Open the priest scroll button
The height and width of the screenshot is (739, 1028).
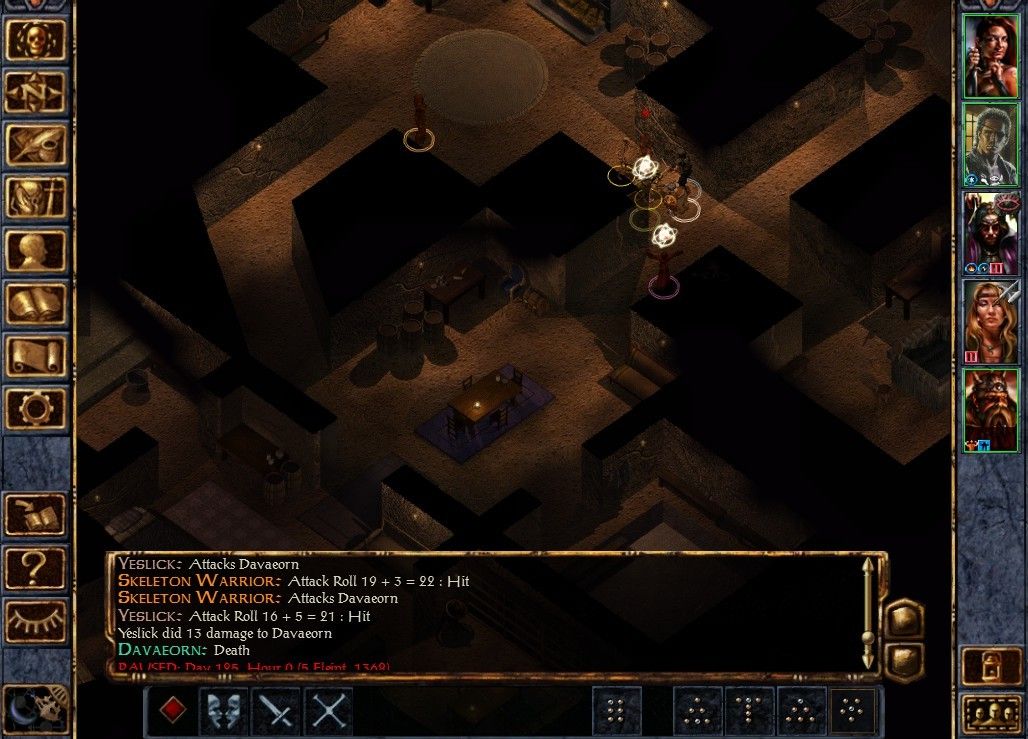click(36, 357)
